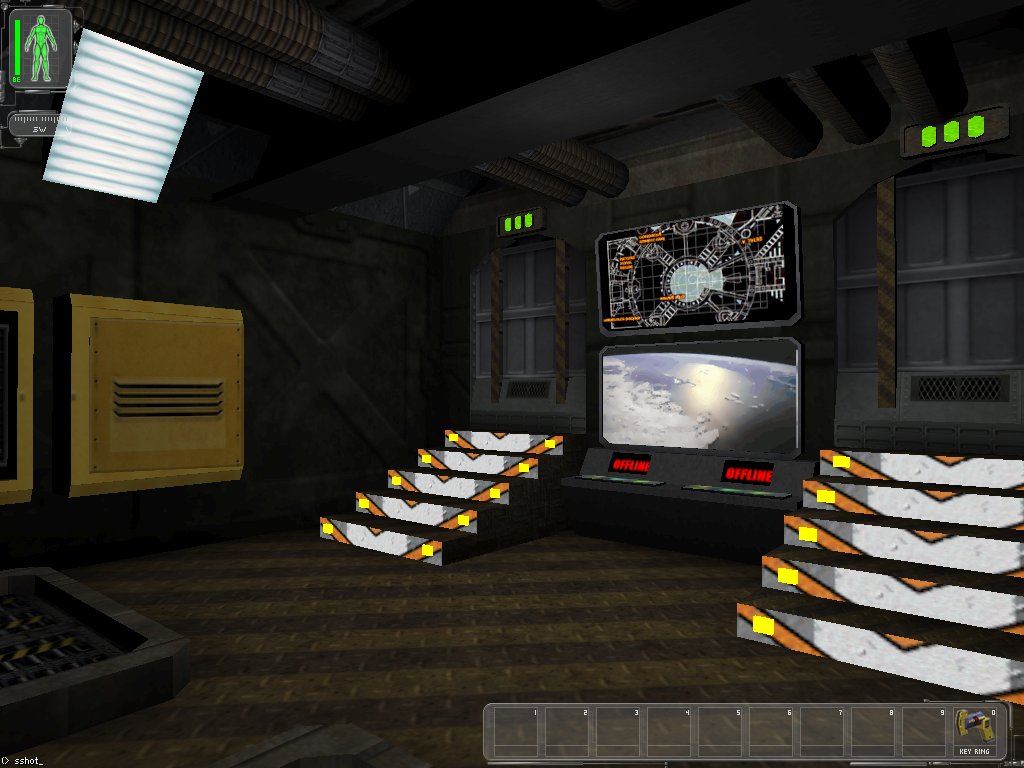Click the compass direction strip
The width and height of the screenshot is (1024, 768).
tap(40, 128)
